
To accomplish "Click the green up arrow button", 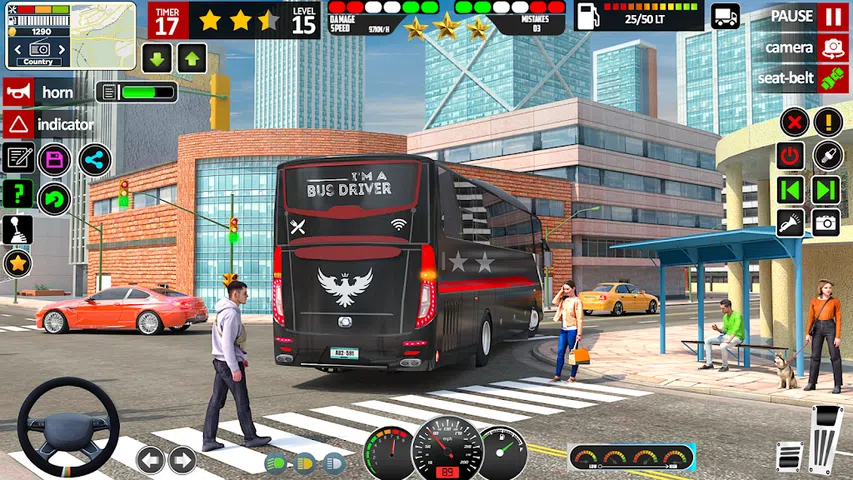I will point(192,57).
